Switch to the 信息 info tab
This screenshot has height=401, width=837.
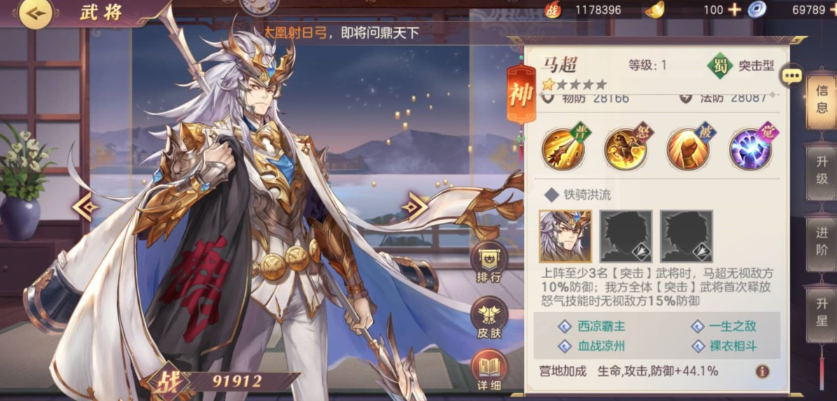tap(821, 98)
